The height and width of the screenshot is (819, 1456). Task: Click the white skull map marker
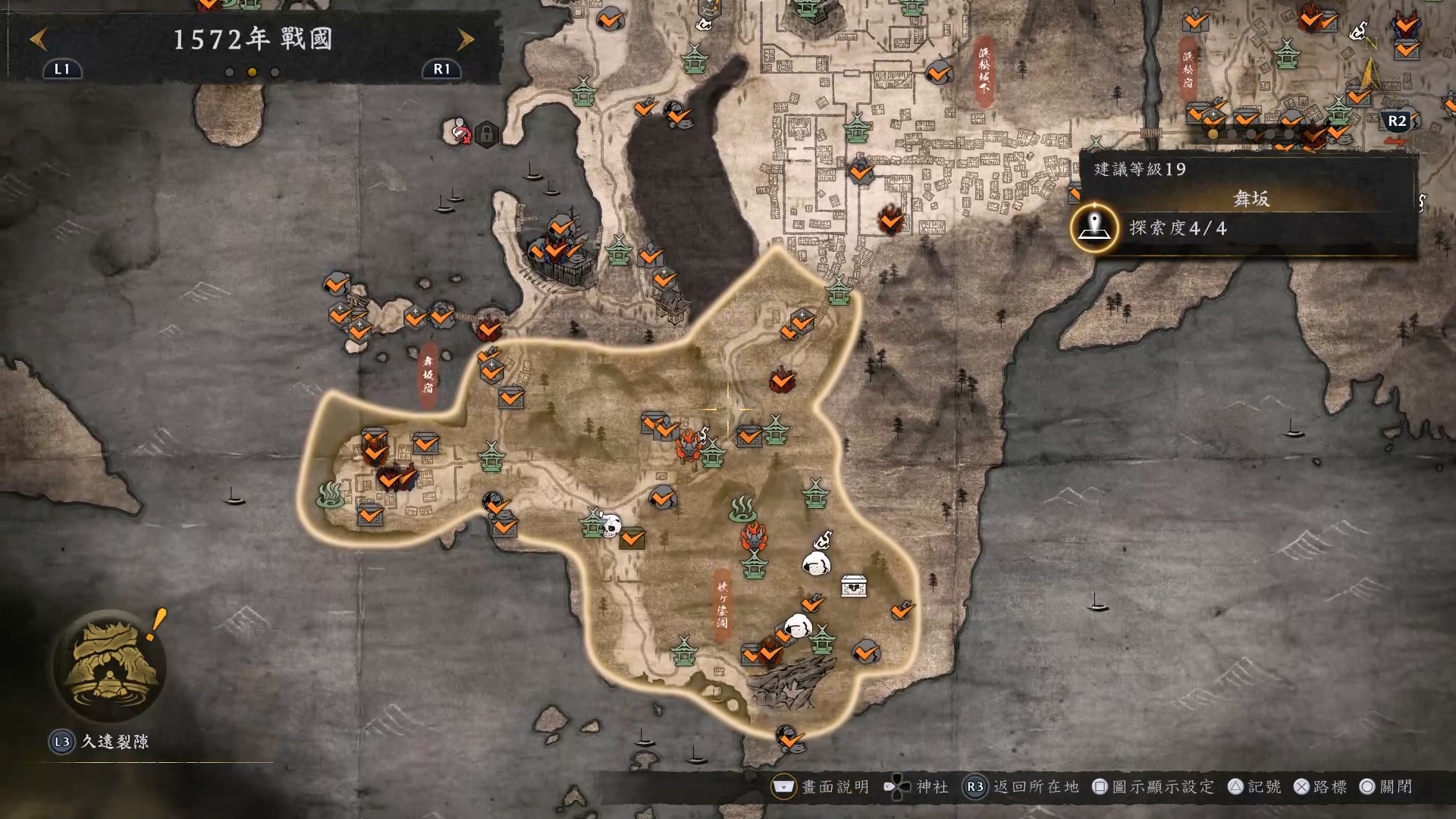pos(610,524)
